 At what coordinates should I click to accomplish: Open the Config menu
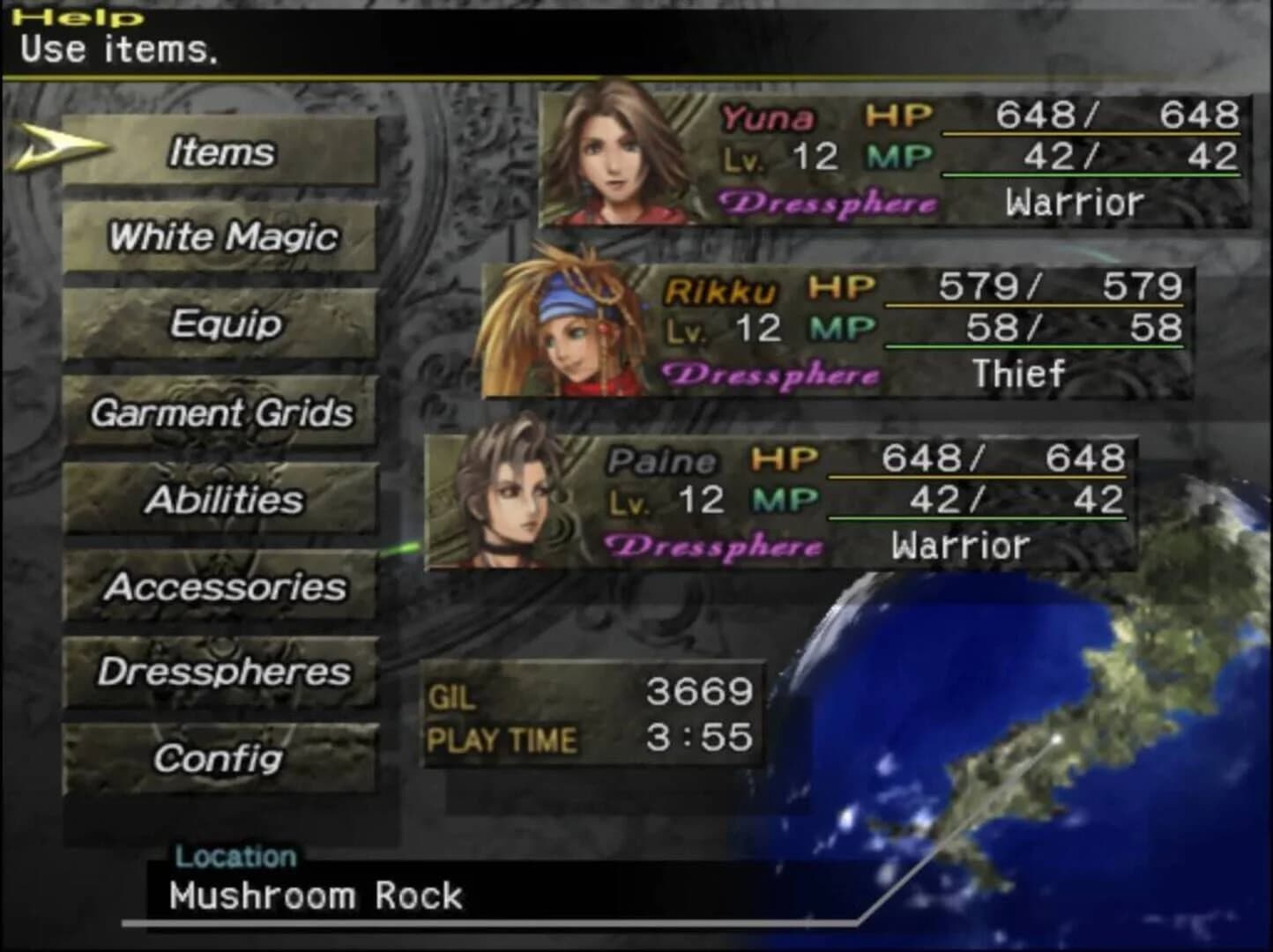click(x=220, y=758)
